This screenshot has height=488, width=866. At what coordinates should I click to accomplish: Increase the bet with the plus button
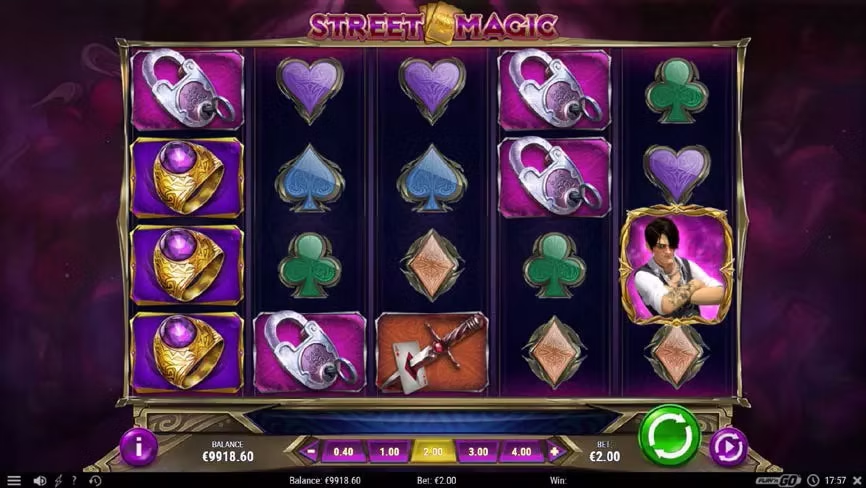click(x=554, y=451)
